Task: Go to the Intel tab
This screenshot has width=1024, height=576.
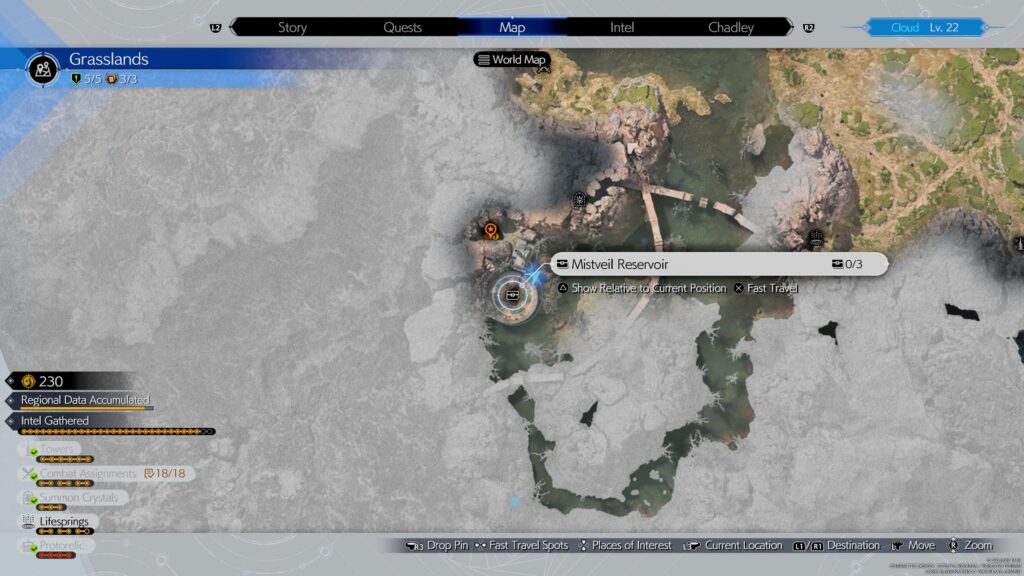Action: (x=622, y=28)
